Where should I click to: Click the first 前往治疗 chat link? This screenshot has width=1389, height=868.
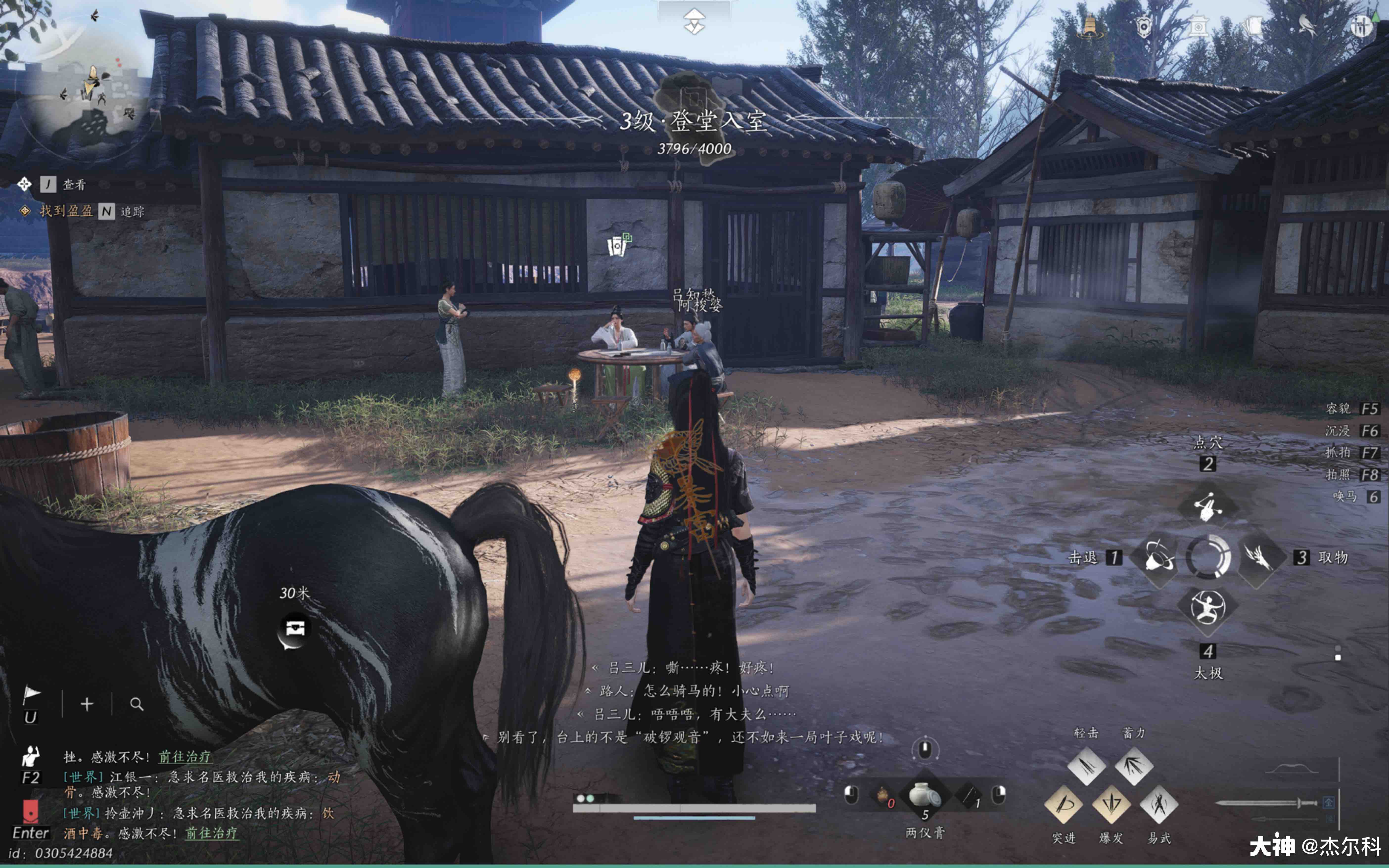(185, 757)
